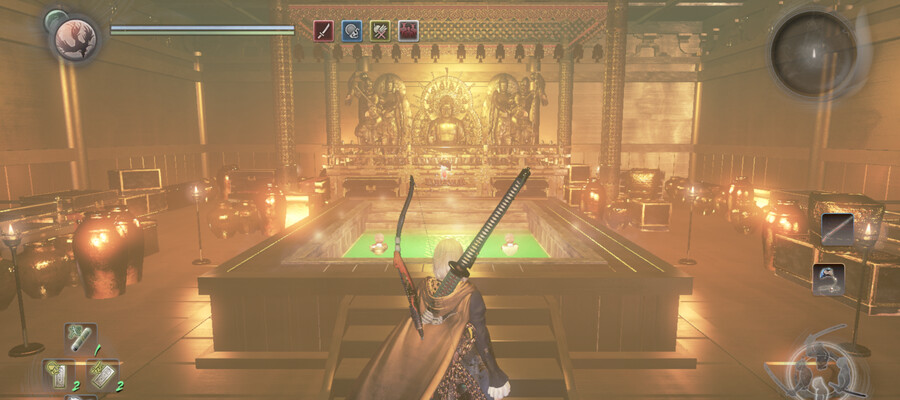This screenshot has width=900, height=400.
Task: Use the left talisman with yellow symbol
Action: (x=59, y=374)
